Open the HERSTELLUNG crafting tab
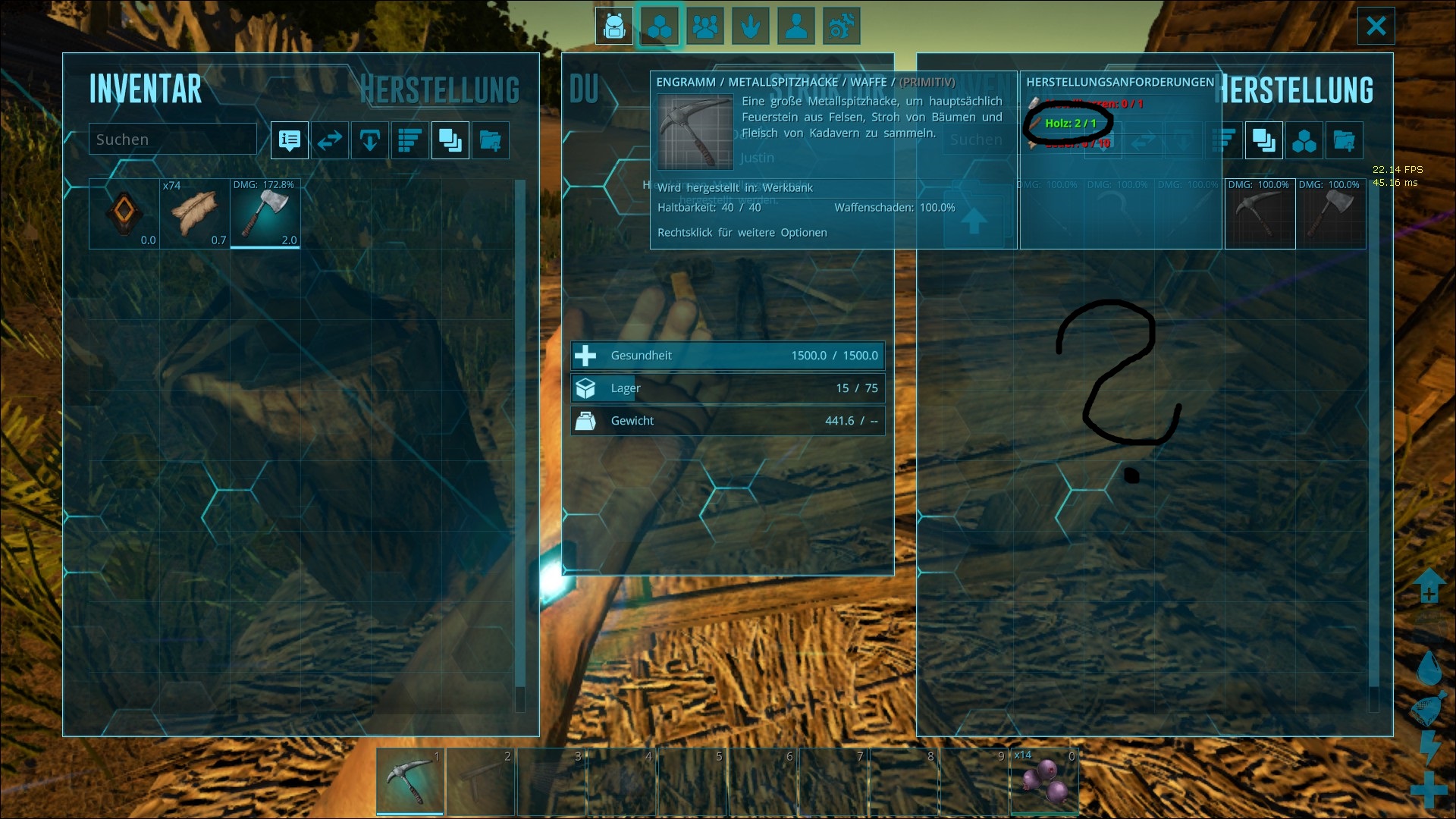Screen dimensions: 1456x819 tap(441, 89)
